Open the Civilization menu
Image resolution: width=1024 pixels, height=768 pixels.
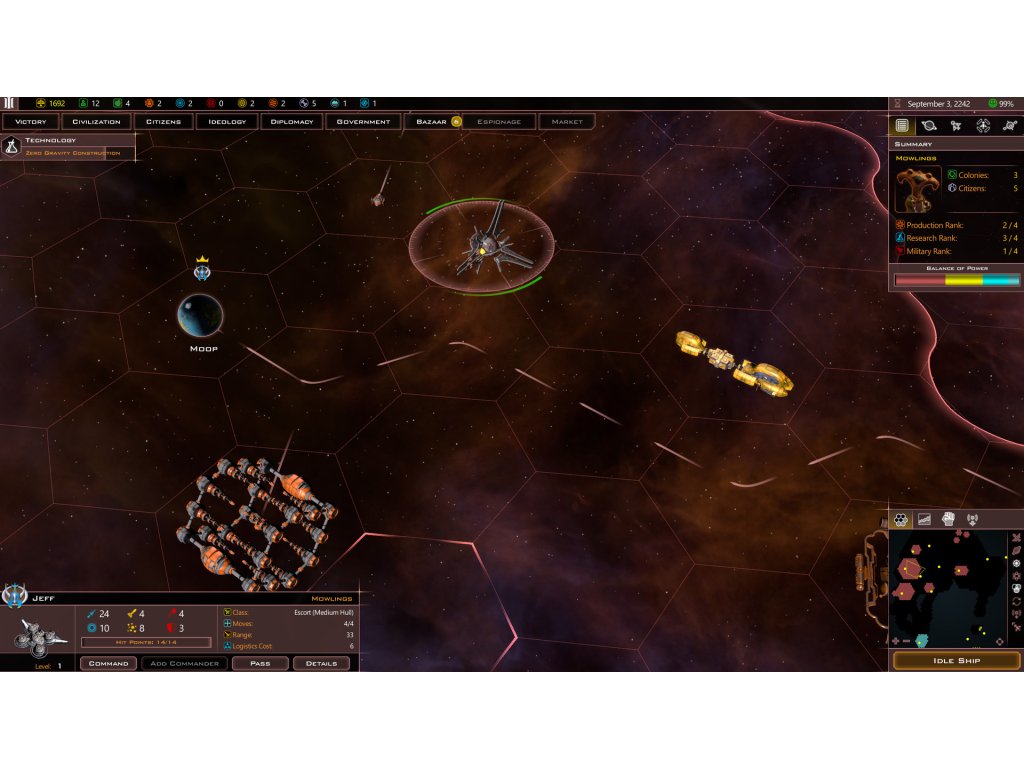97,122
